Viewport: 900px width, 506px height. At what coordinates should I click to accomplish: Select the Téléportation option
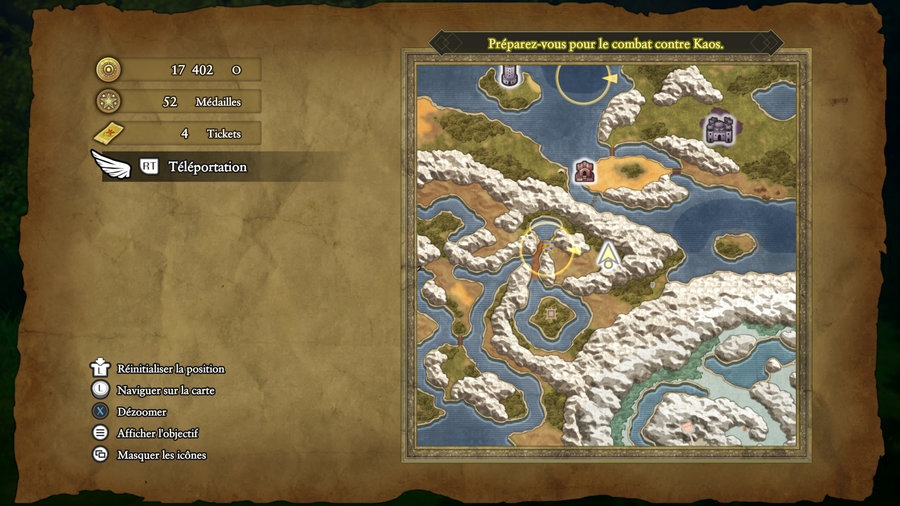click(x=207, y=167)
